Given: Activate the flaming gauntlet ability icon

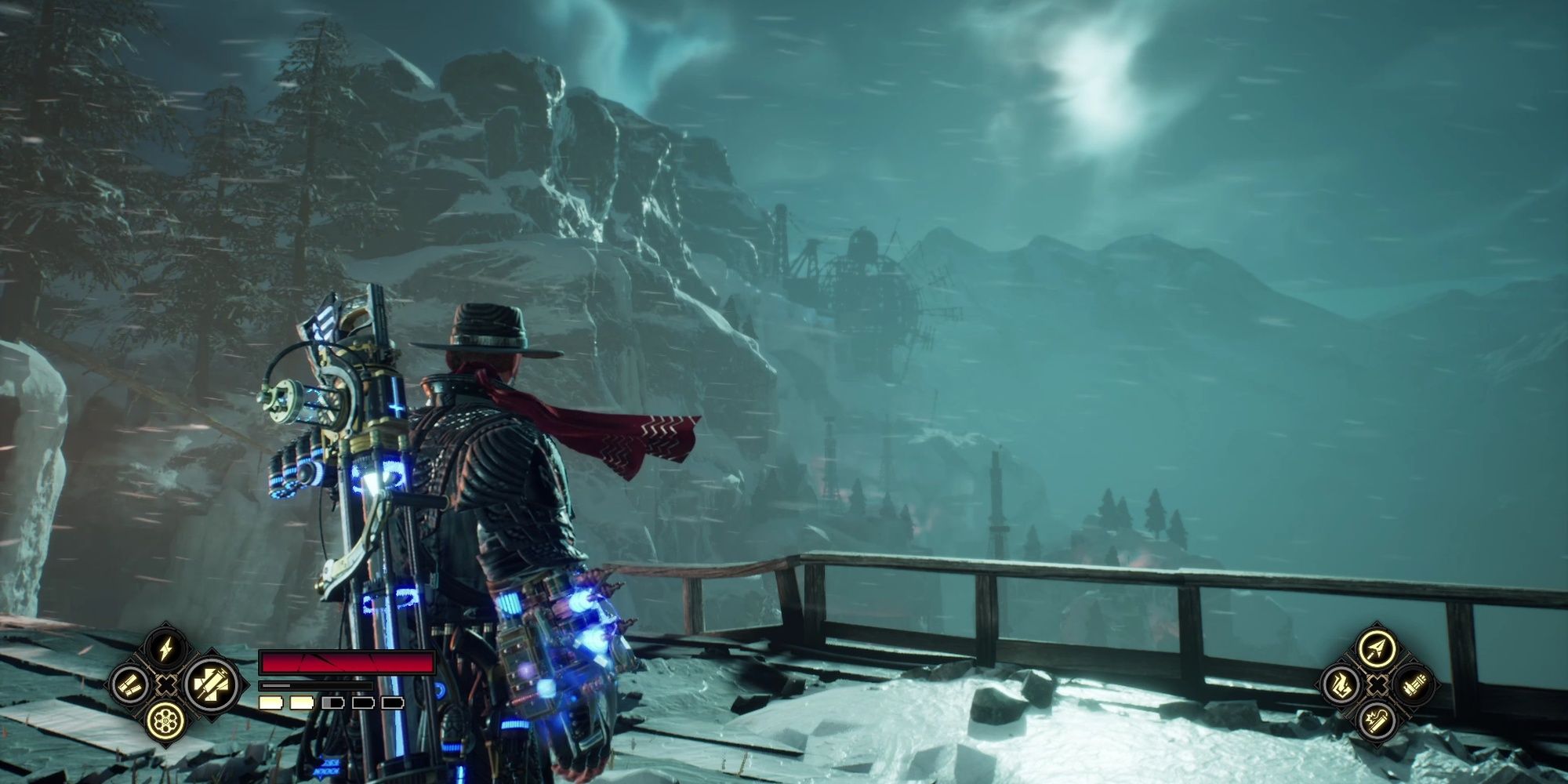Looking at the screenshot, I should 1341,686.
